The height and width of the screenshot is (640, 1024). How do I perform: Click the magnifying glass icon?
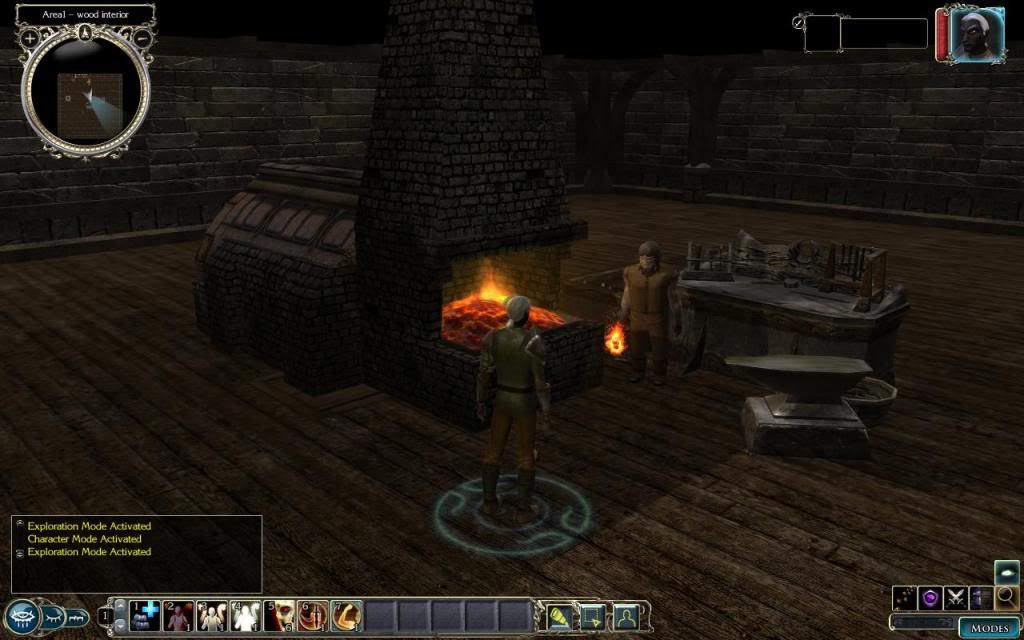[x=1007, y=598]
